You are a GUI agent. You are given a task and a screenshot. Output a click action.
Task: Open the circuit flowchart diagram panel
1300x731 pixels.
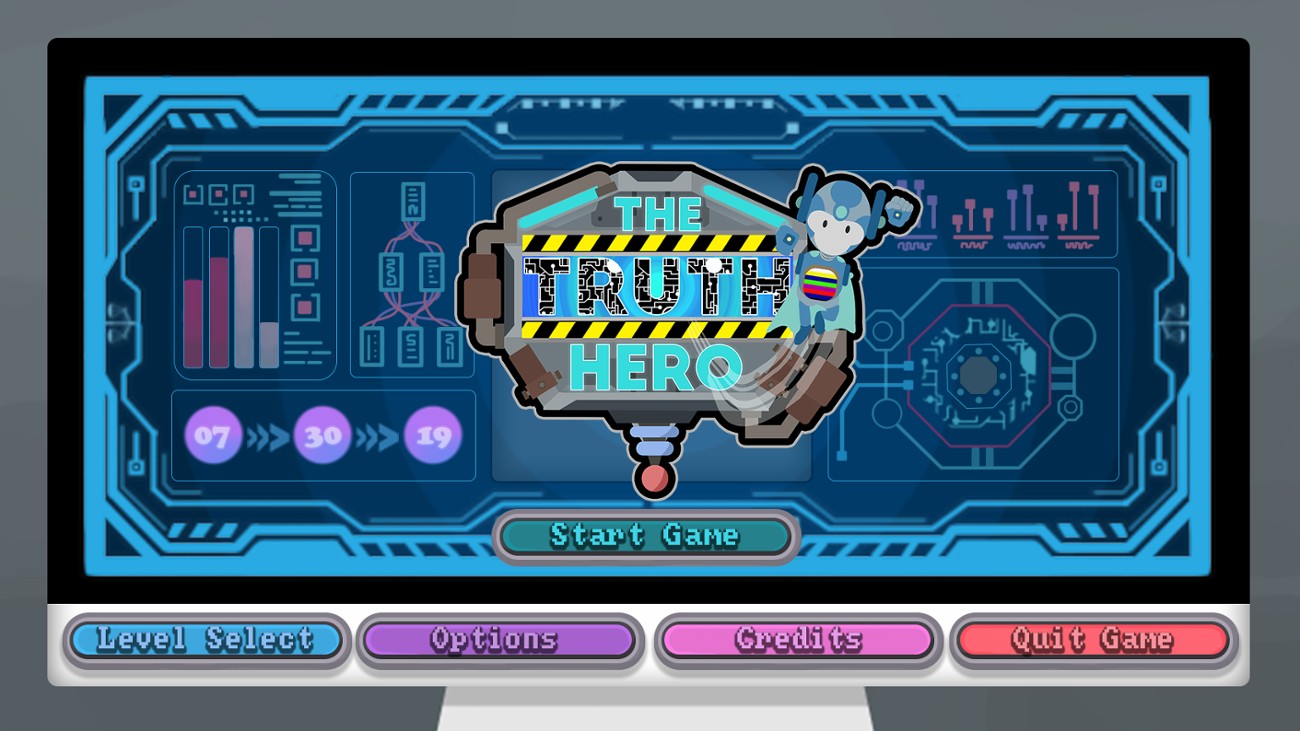pyautogui.click(x=412, y=273)
